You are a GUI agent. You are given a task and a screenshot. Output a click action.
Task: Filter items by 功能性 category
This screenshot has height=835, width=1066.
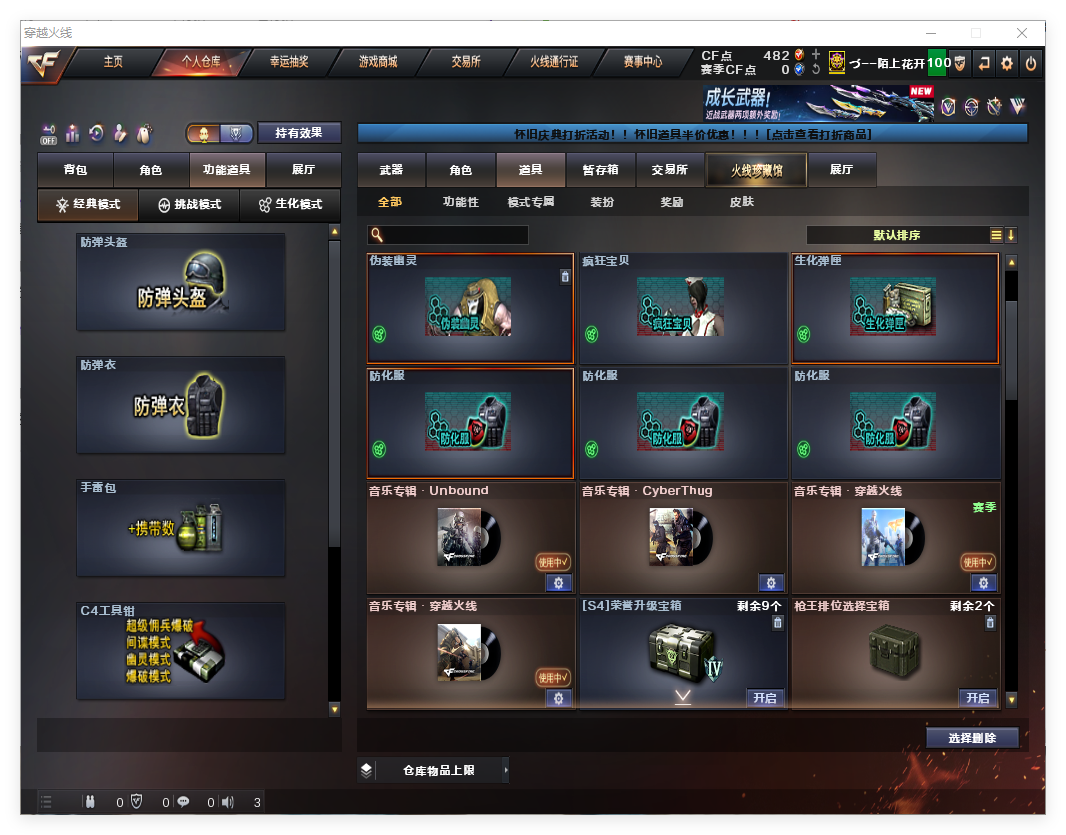[460, 202]
